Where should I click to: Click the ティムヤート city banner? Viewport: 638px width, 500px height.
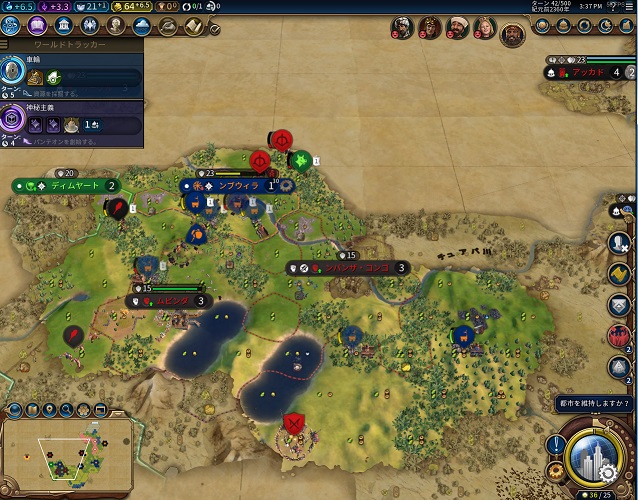[70, 185]
